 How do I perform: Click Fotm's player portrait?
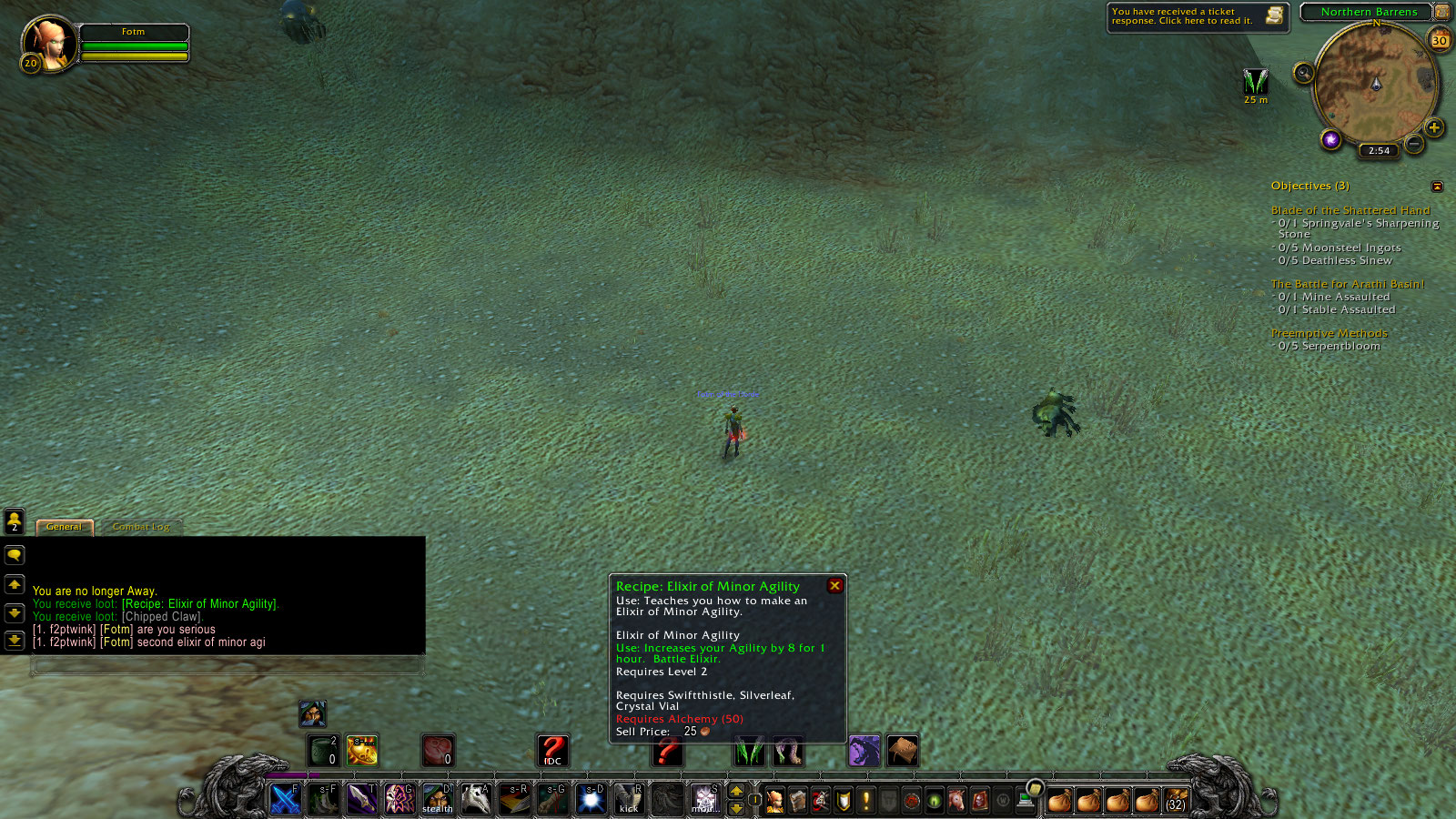[x=48, y=43]
